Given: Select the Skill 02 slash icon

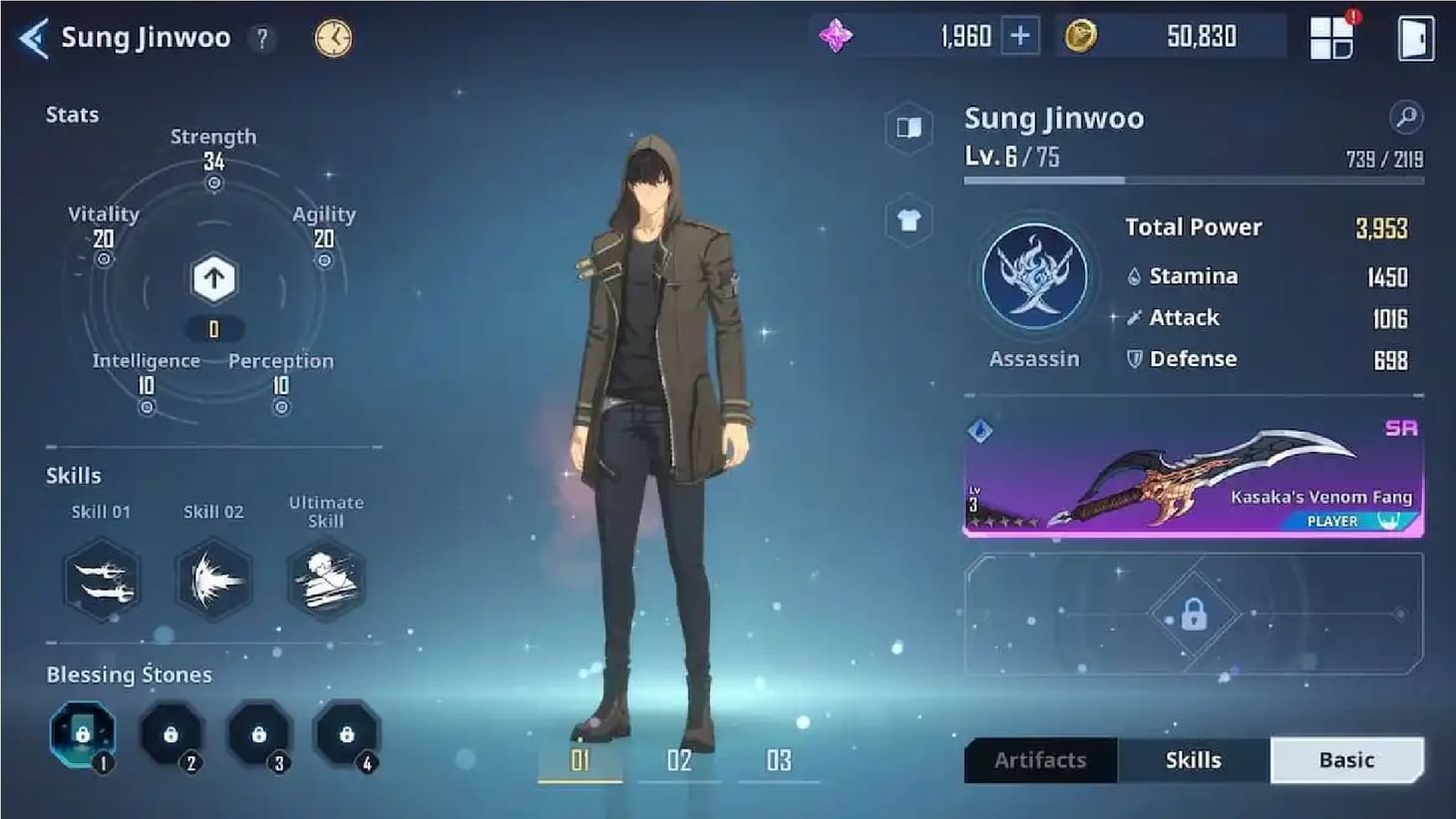Looking at the screenshot, I should tap(212, 579).
